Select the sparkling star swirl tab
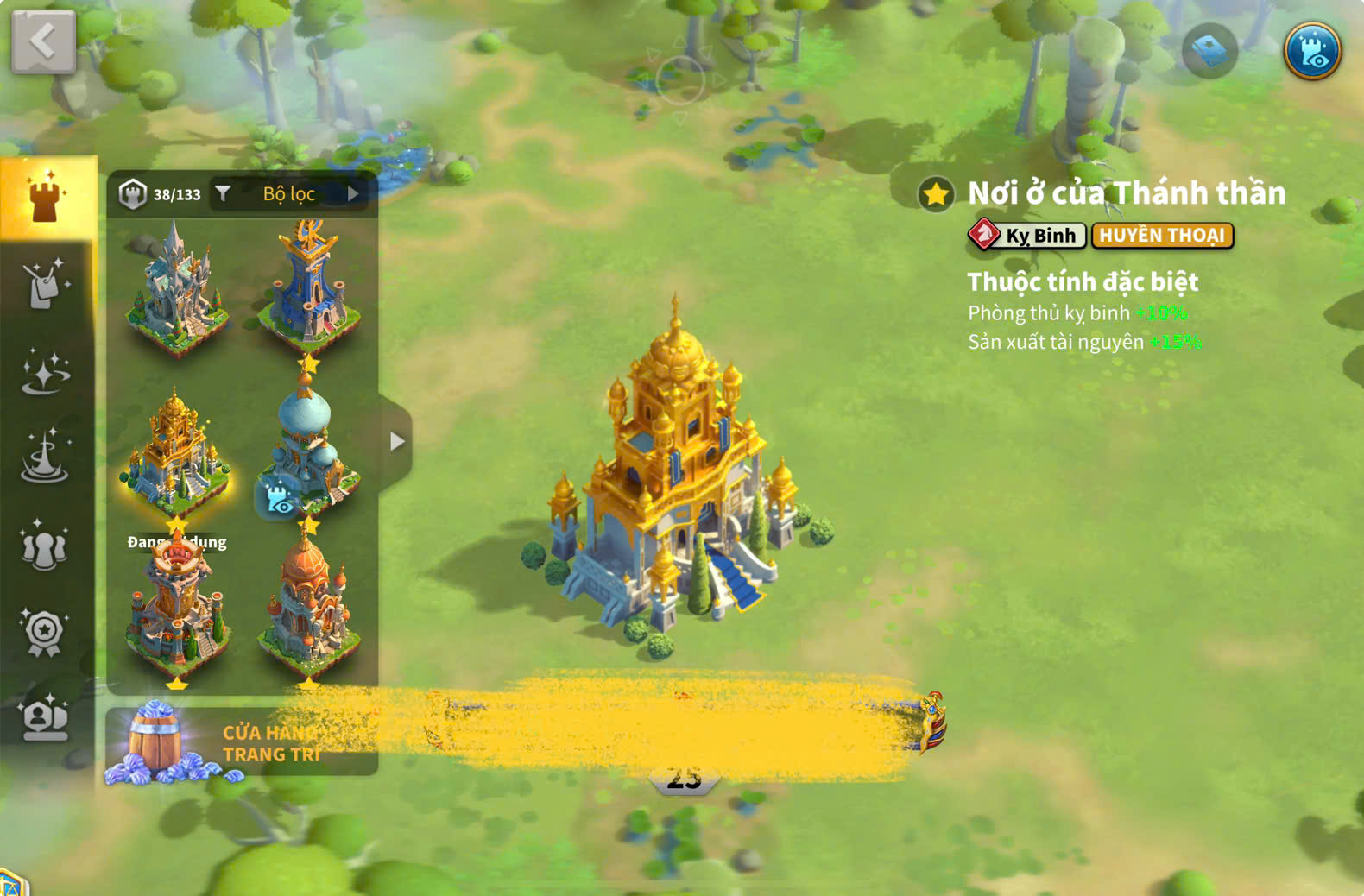 [45, 373]
